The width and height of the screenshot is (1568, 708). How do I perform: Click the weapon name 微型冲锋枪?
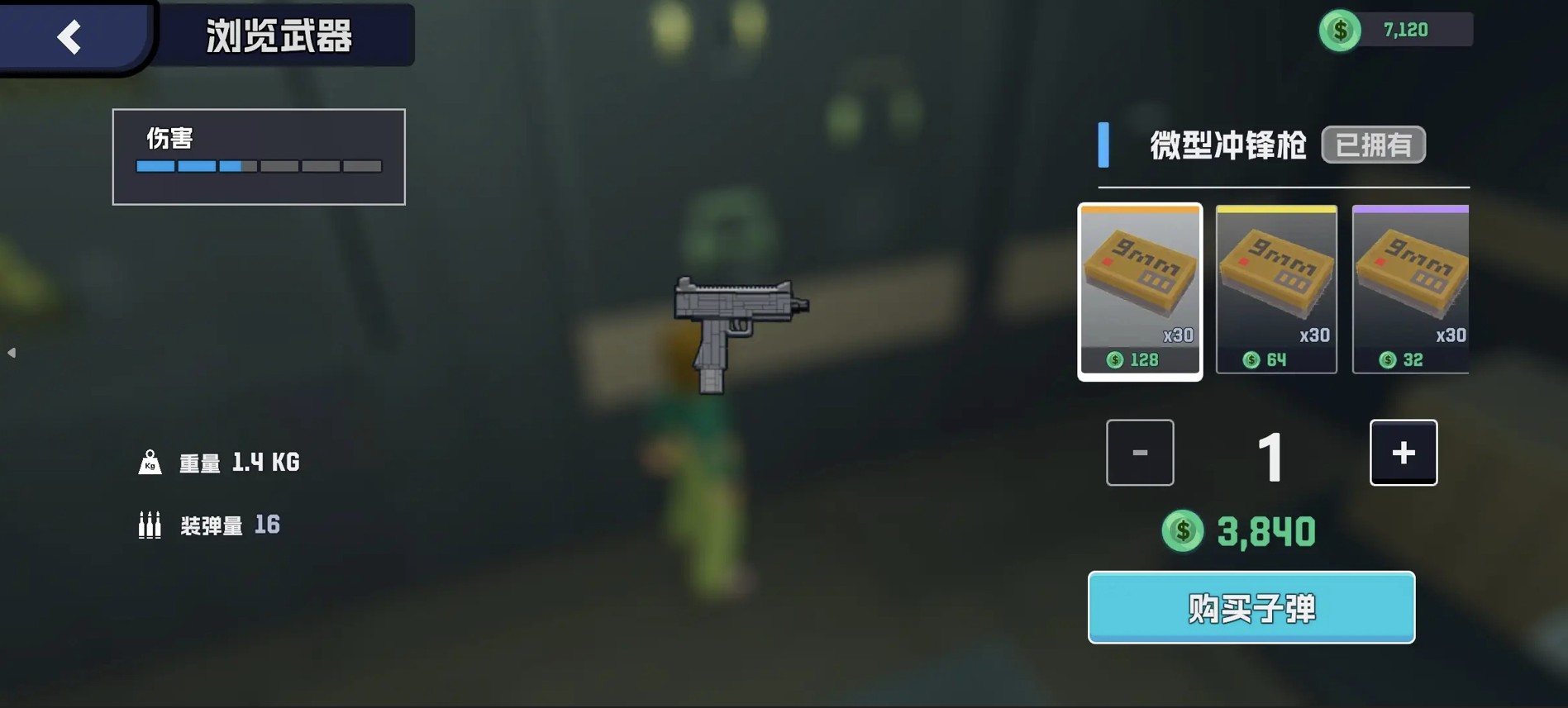(x=1229, y=145)
